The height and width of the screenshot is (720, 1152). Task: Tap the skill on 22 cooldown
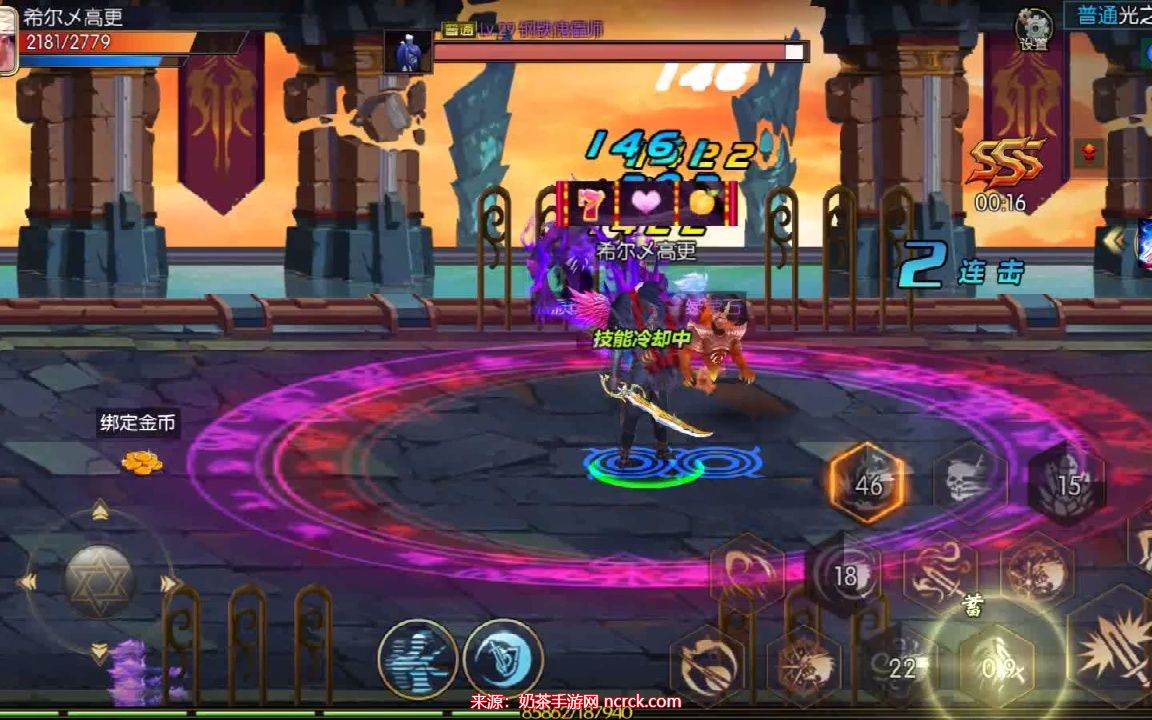click(x=901, y=666)
